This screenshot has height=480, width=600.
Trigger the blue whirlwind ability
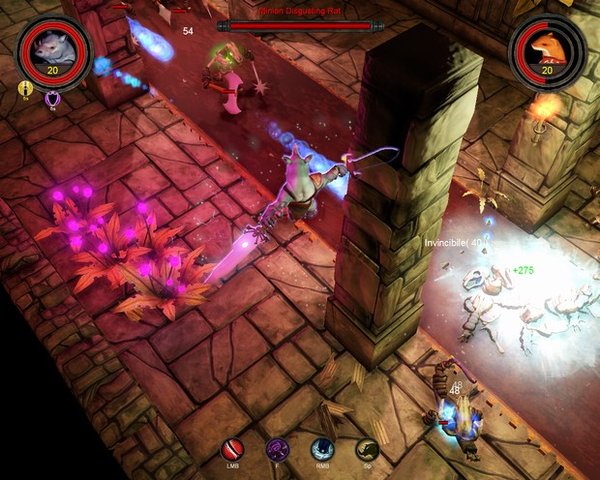(x=322, y=449)
